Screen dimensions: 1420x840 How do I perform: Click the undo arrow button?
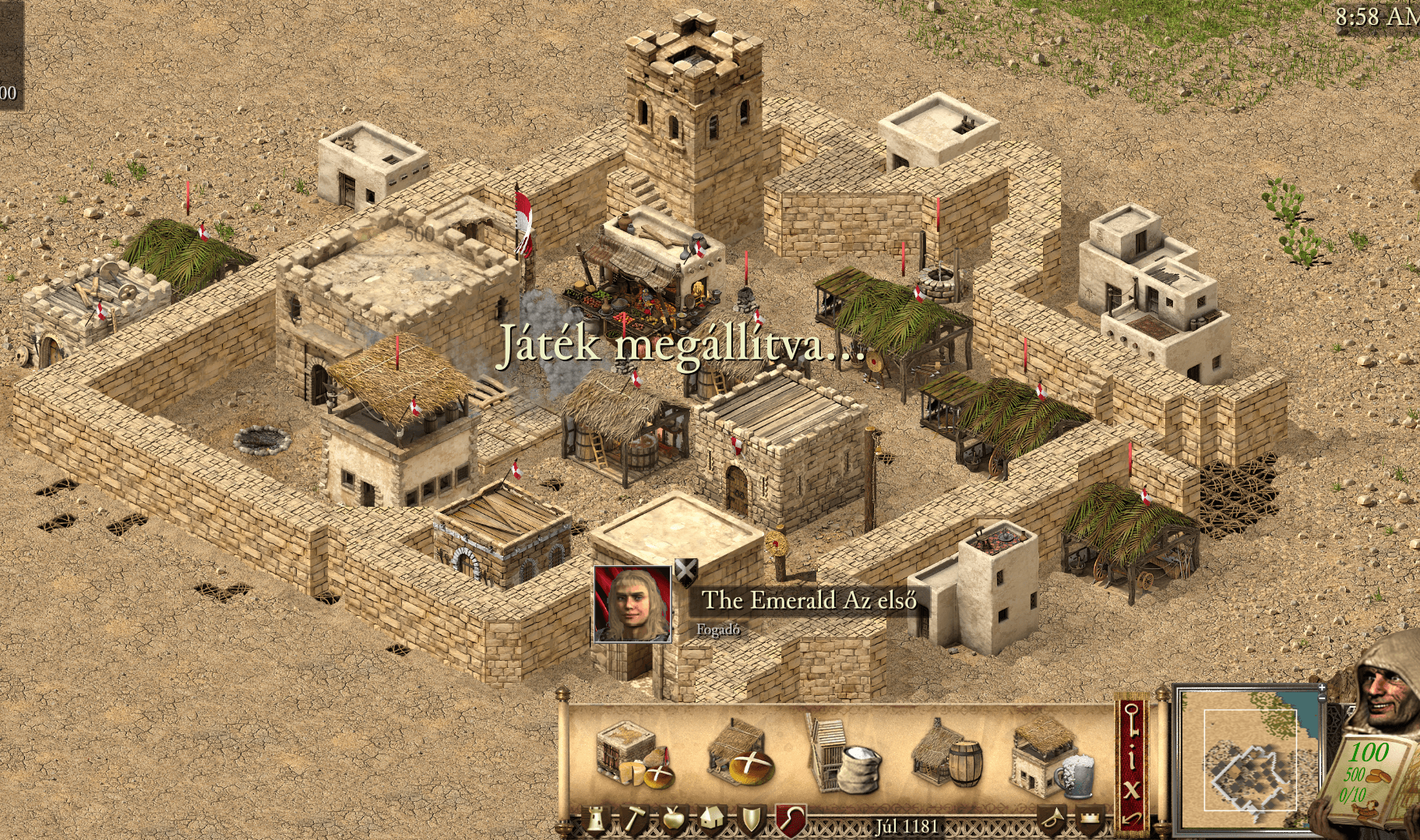[1132, 819]
